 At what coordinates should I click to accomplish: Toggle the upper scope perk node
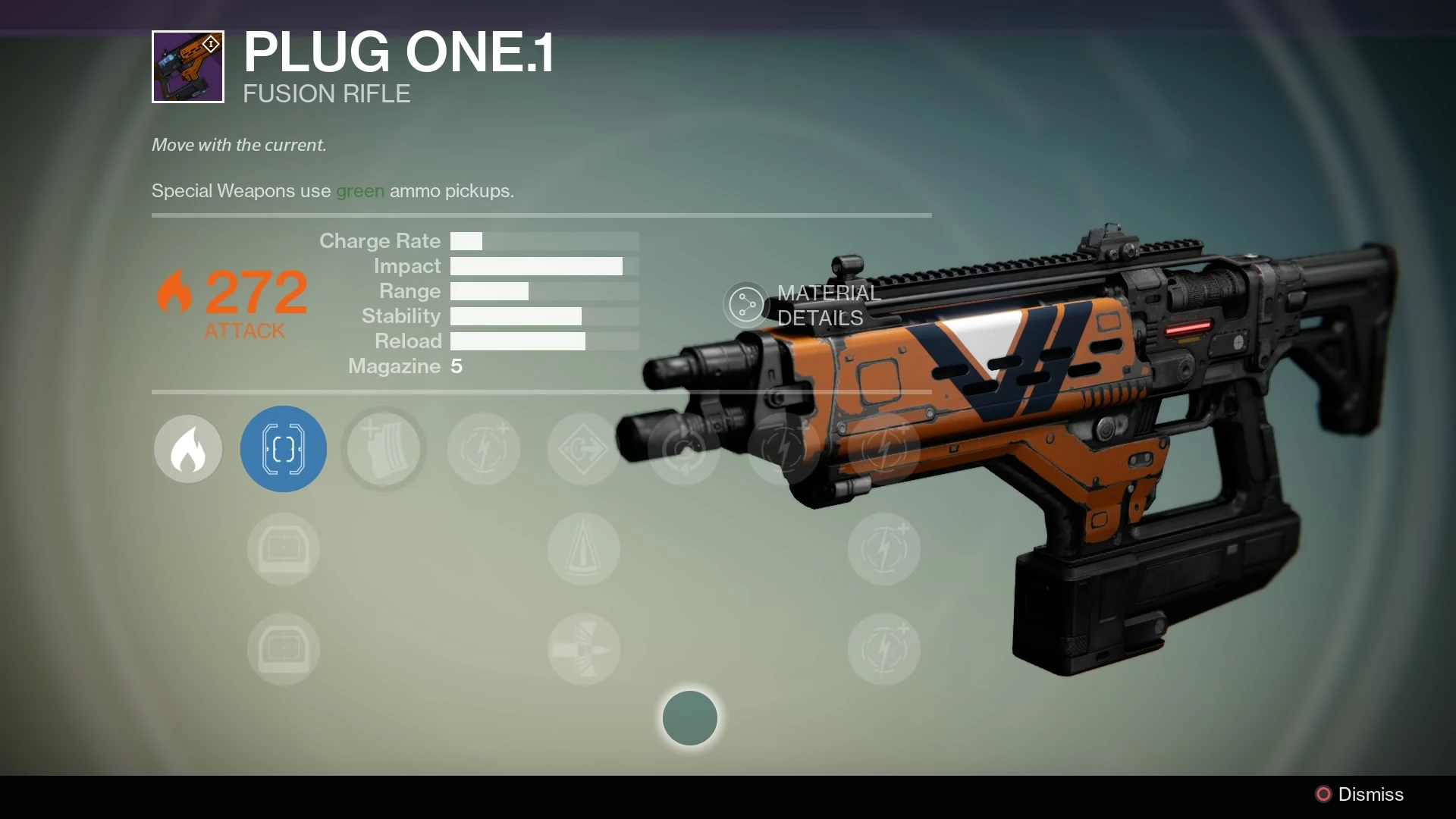tap(283, 548)
